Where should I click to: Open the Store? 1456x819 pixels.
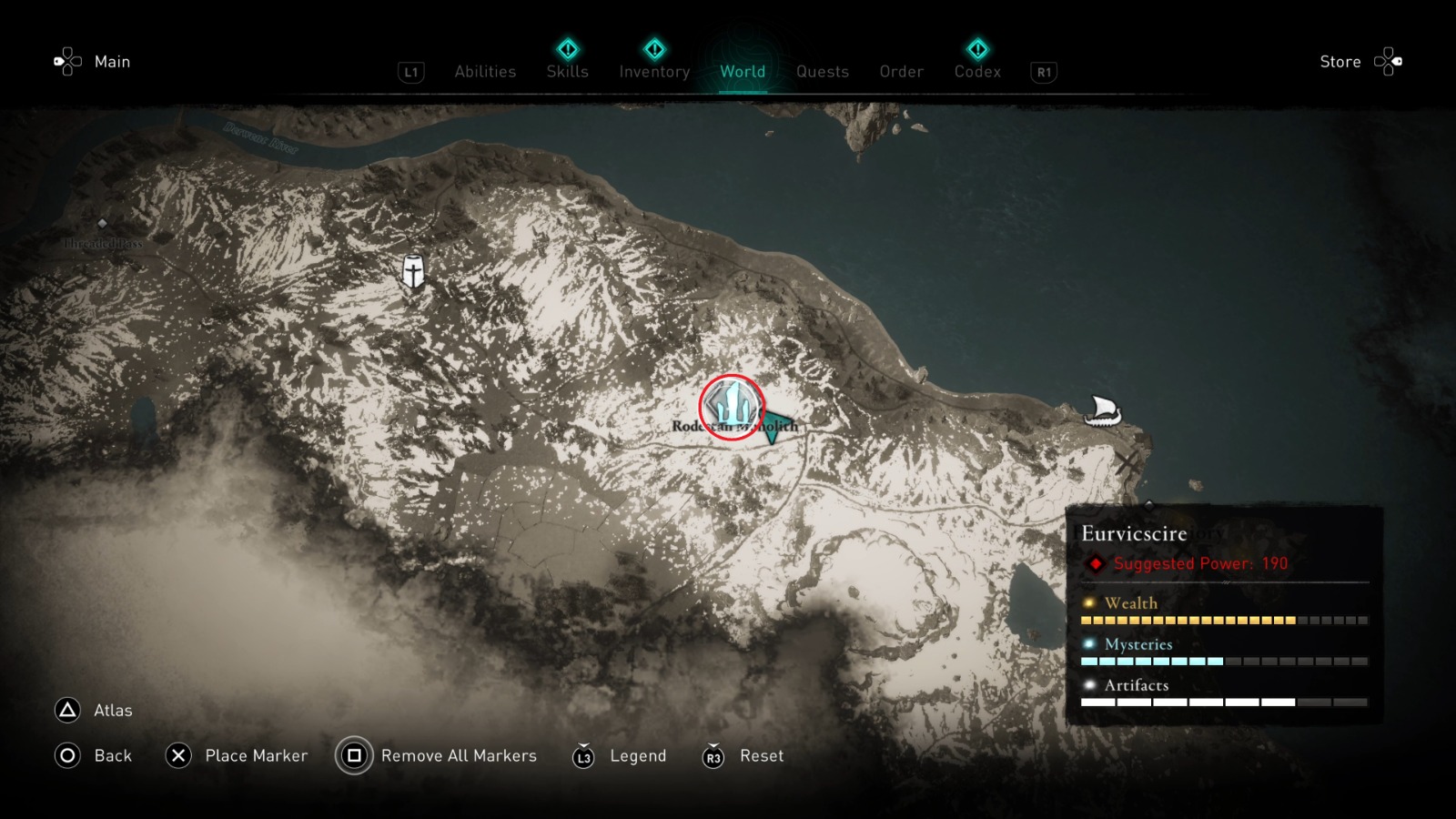1340,61
